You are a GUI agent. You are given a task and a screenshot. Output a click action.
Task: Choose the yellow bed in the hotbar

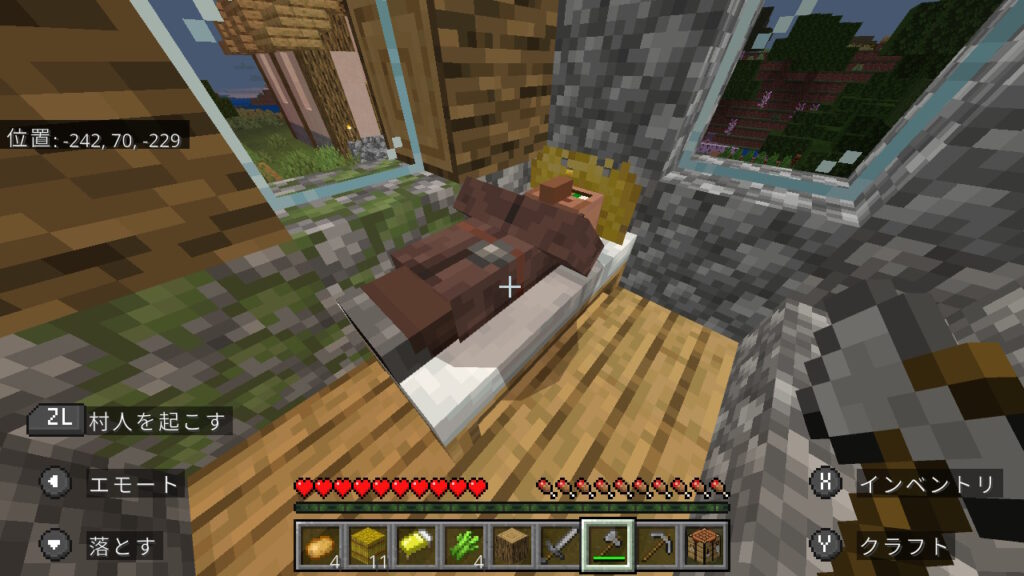[x=415, y=544]
